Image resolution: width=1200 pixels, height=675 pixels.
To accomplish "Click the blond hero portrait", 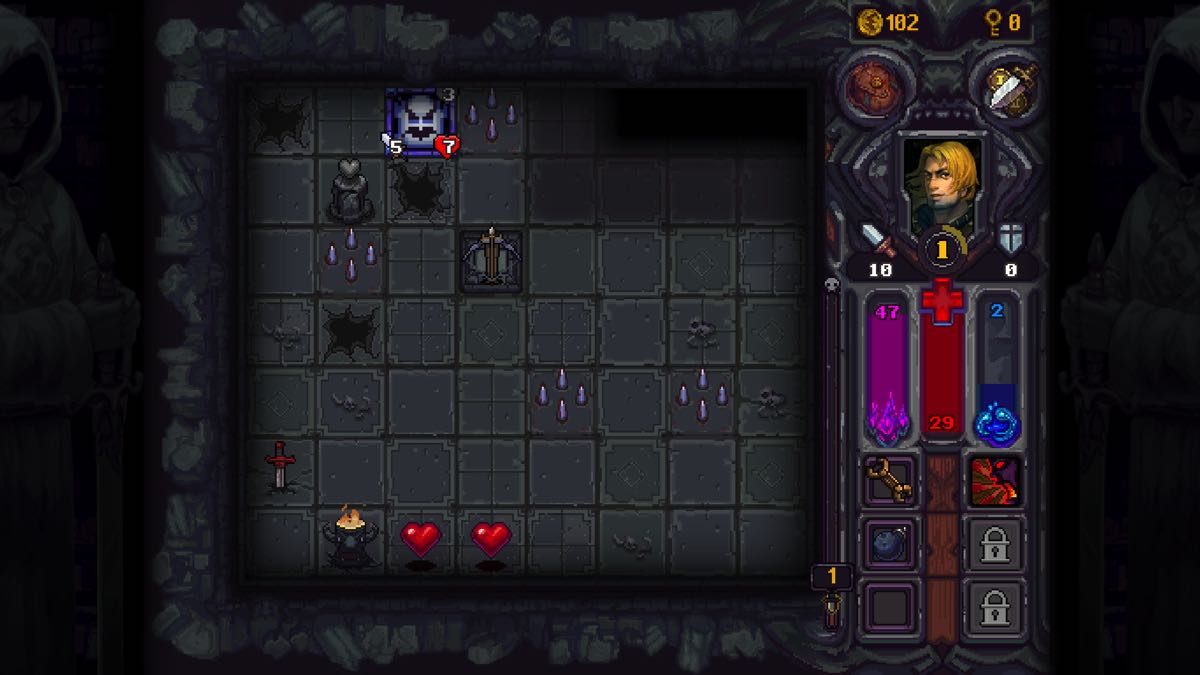I will pos(940,186).
